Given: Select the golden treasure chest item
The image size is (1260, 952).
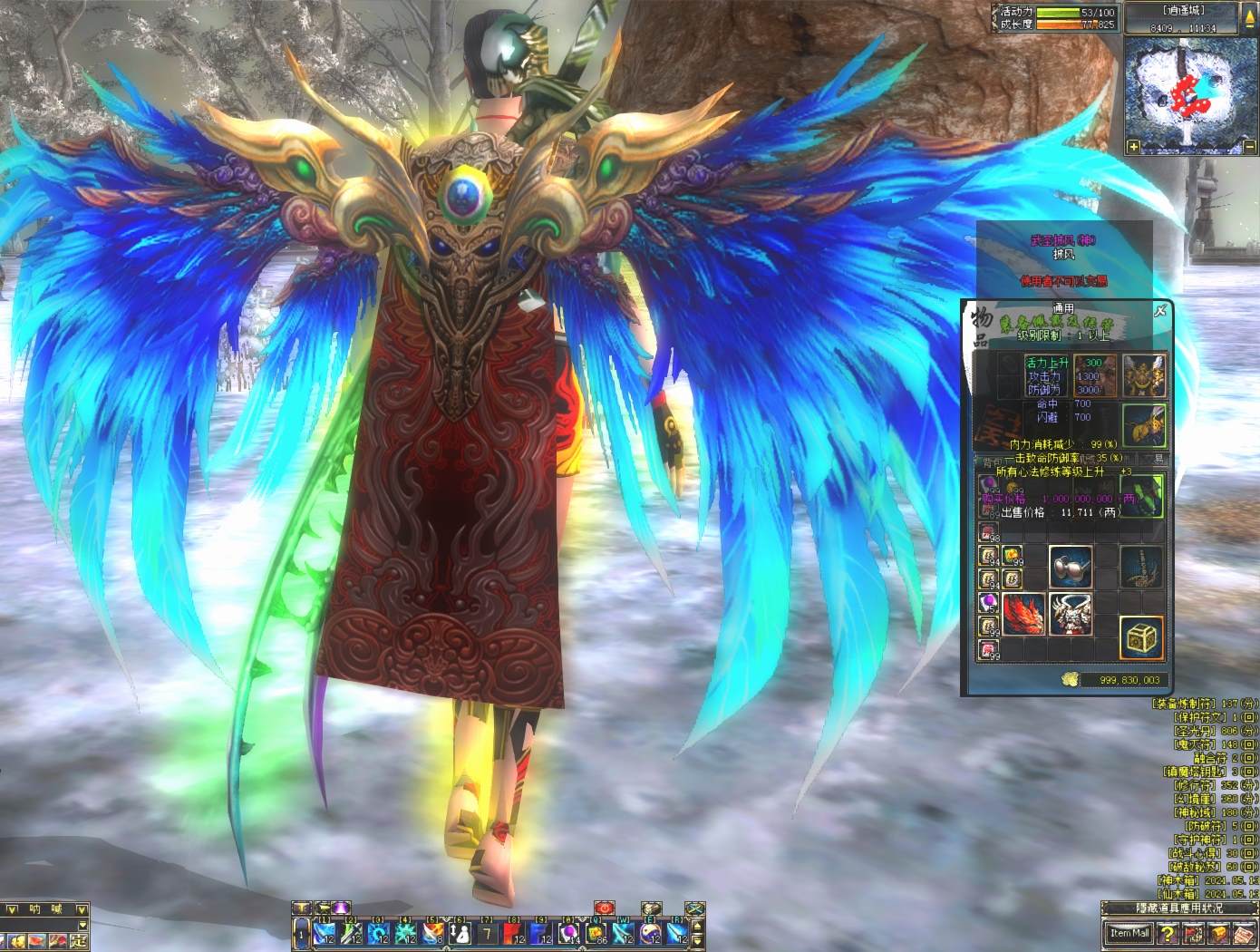Looking at the screenshot, I should click(x=1141, y=637).
